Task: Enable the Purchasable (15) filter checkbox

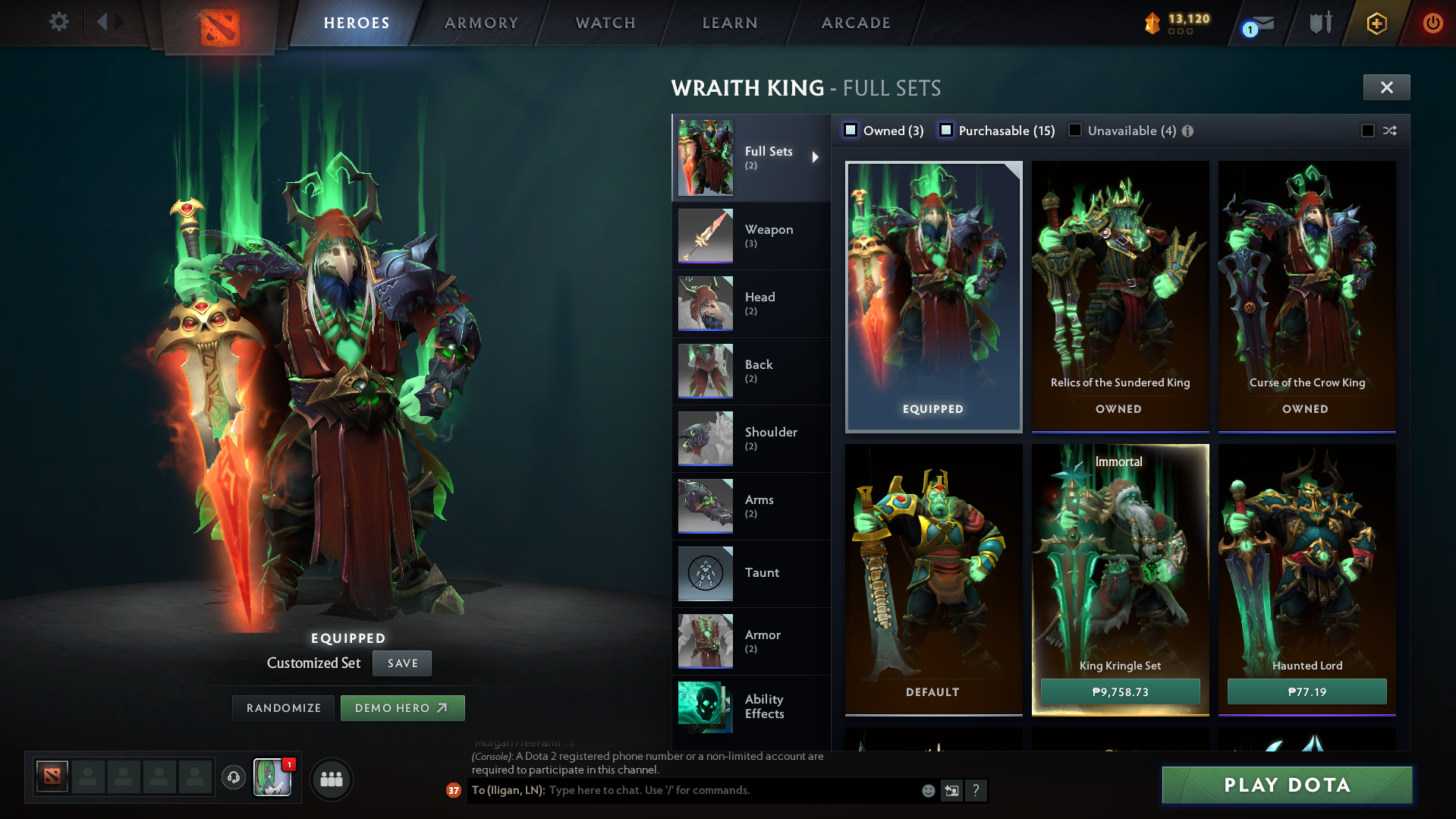Action: [947, 130]
